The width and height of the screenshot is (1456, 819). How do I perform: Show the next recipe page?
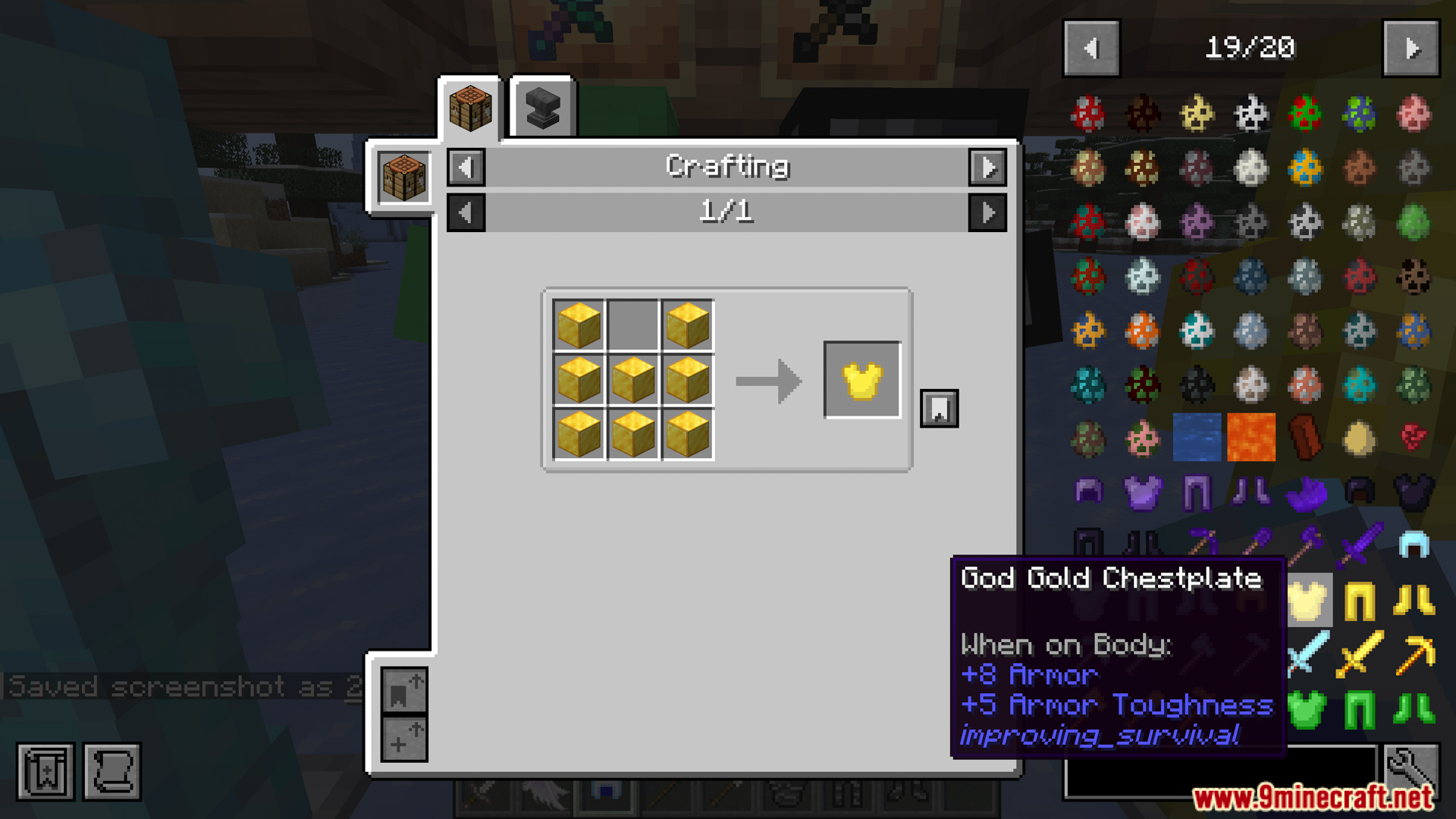[987, 212]
